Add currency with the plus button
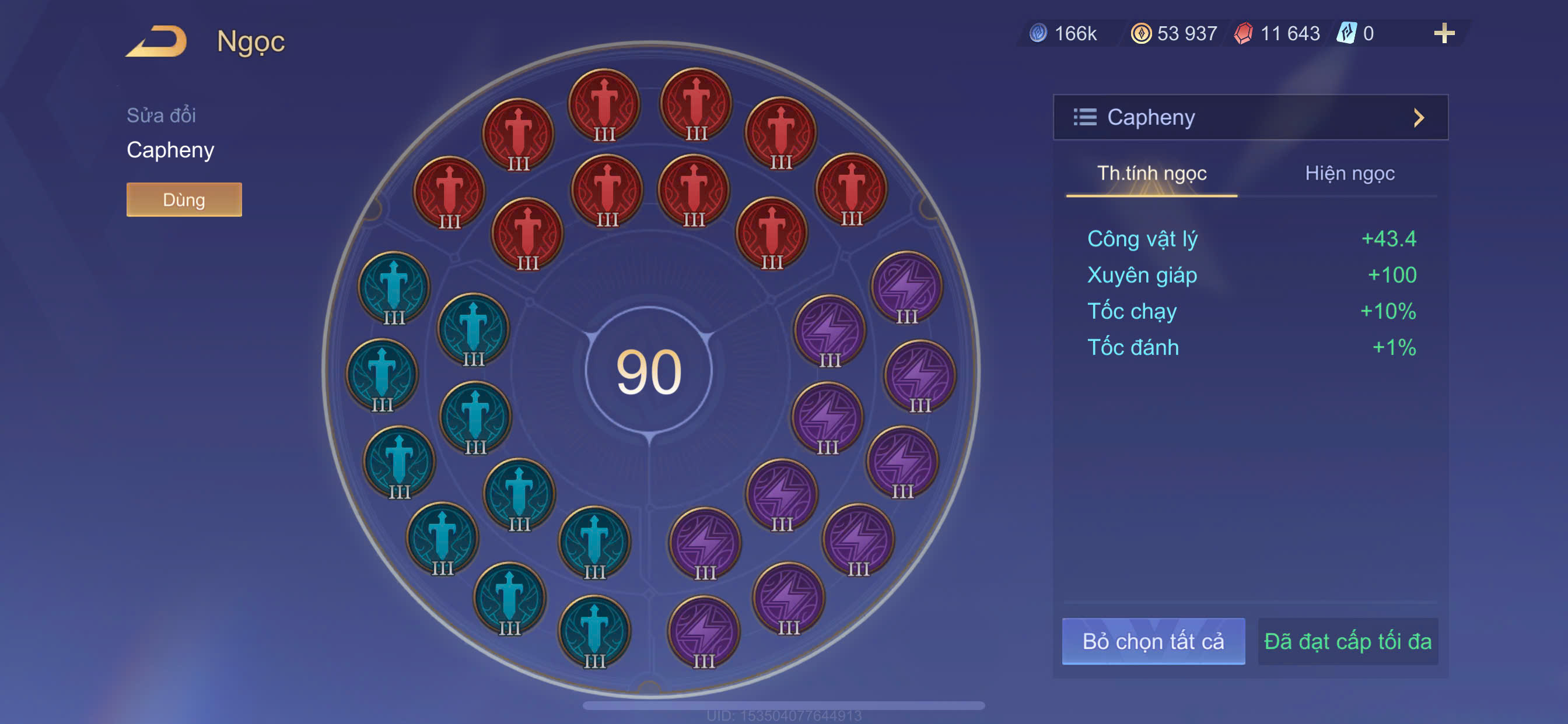This screenshot has width=1568, height=724. tap(1443, 33)
